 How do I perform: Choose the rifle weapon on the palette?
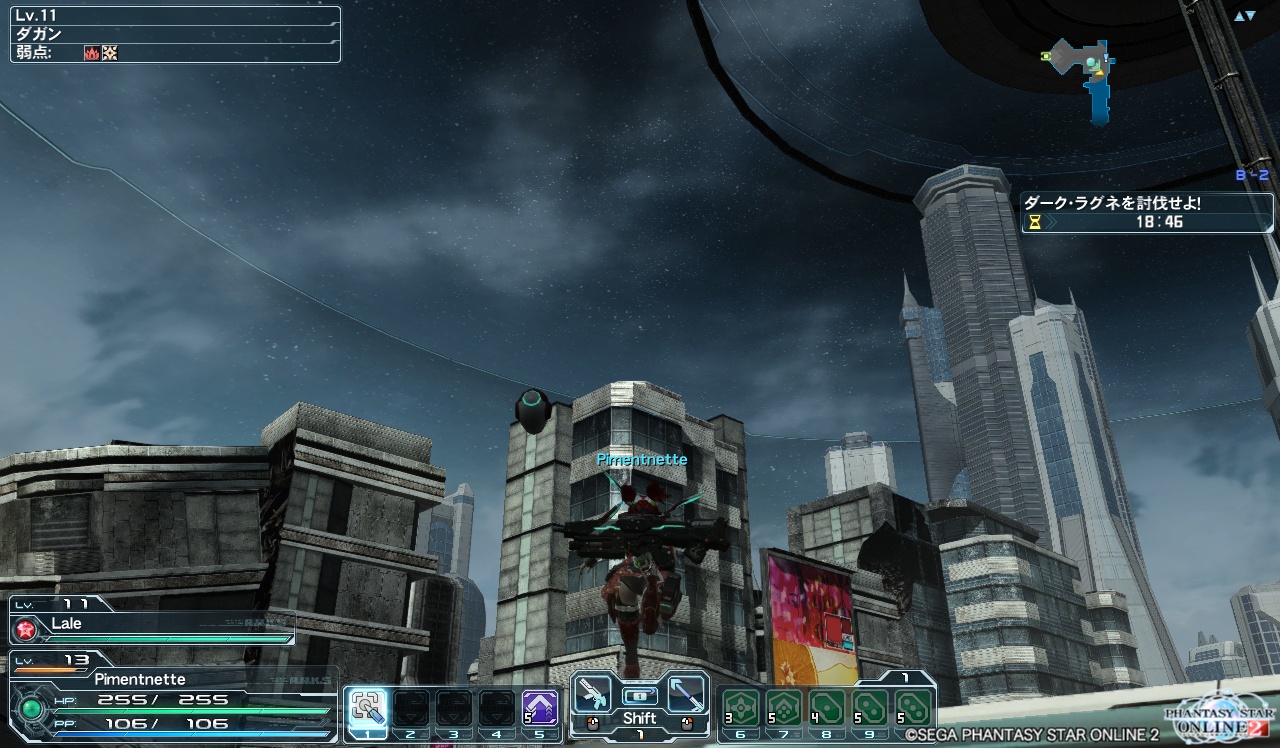pos(593,692)
